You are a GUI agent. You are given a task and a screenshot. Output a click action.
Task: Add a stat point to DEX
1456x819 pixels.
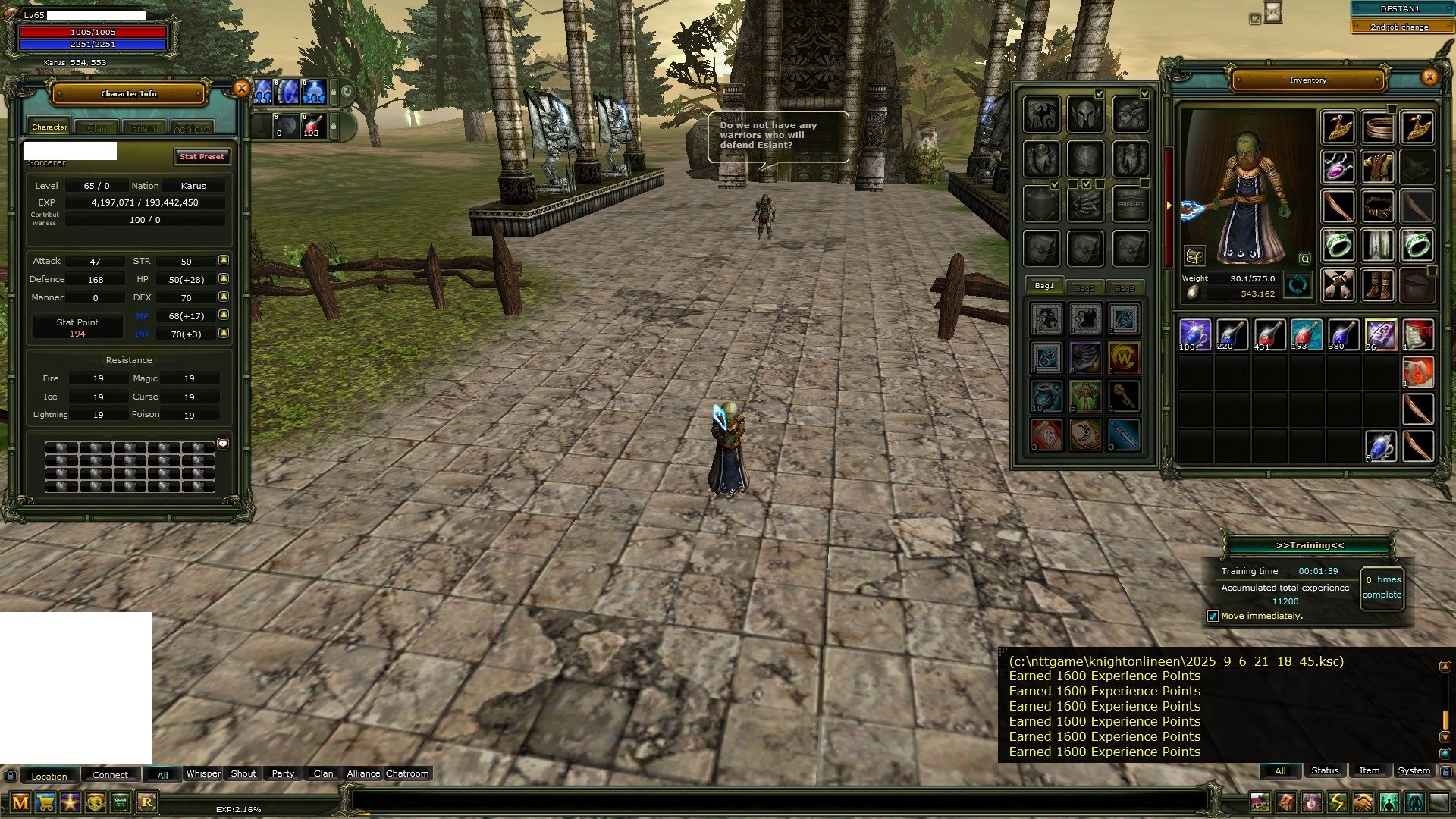224,297
